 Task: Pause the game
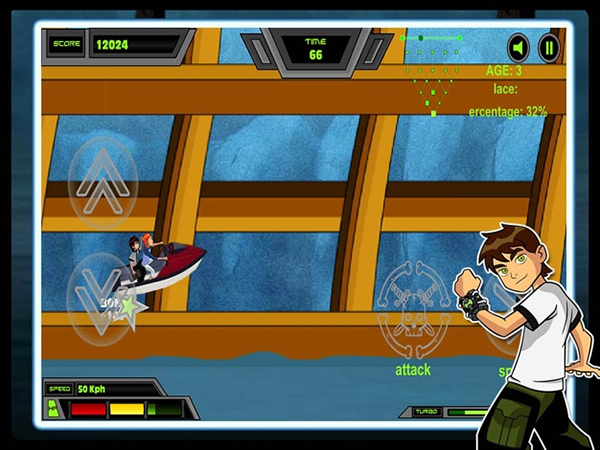[x=548, y=47]
